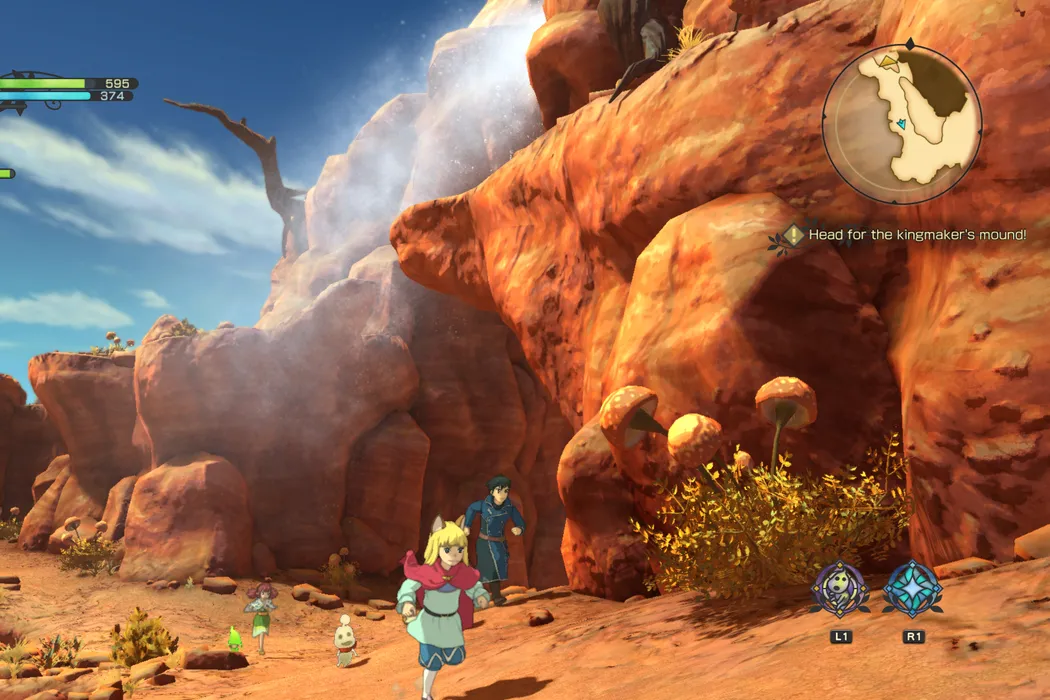
Task: Activate the blue star crystal skill icon
Action: click(912, 588)
